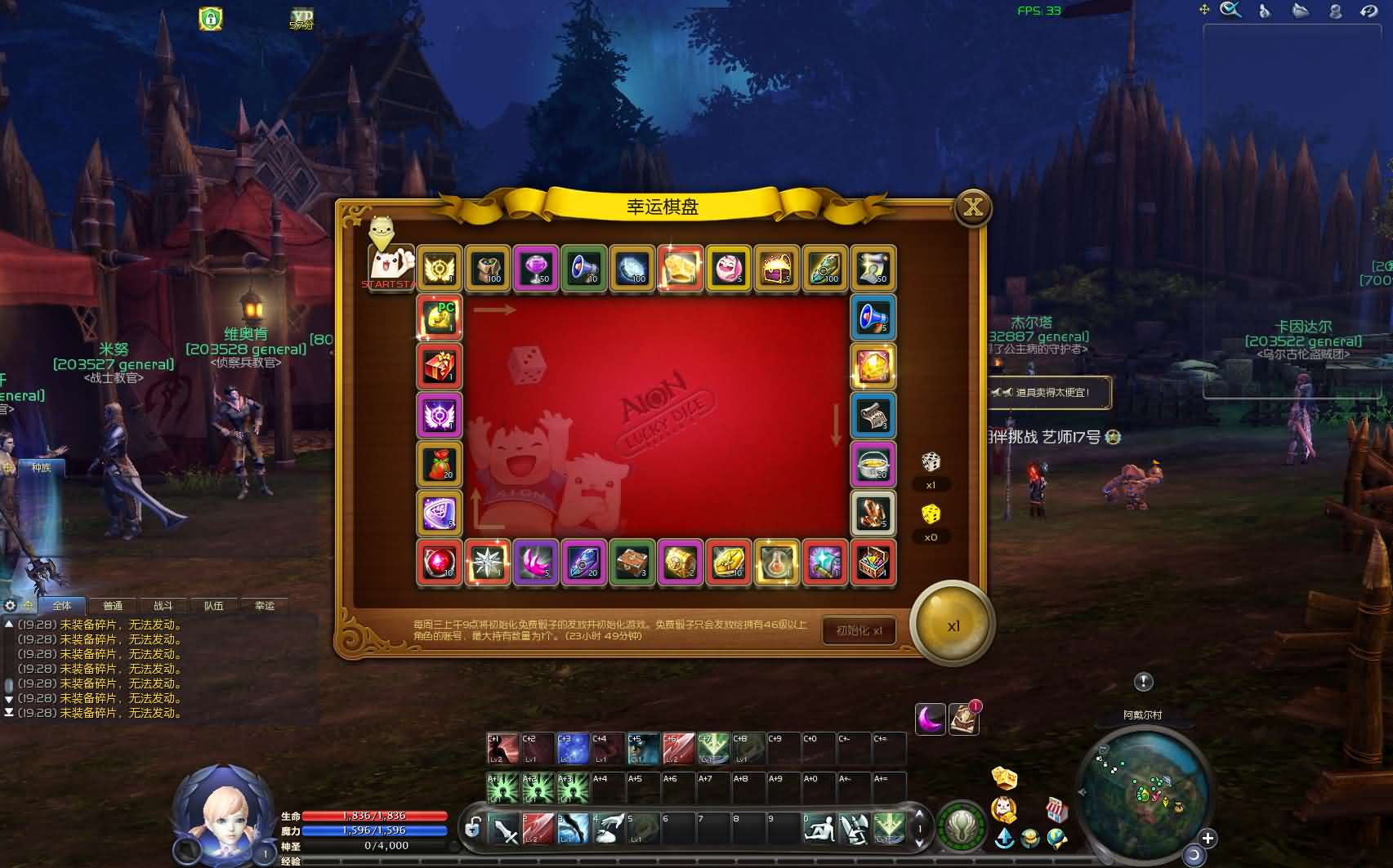Select the red gift box board tile
The height and width of the screenshot is (868, 1393).
440,366
